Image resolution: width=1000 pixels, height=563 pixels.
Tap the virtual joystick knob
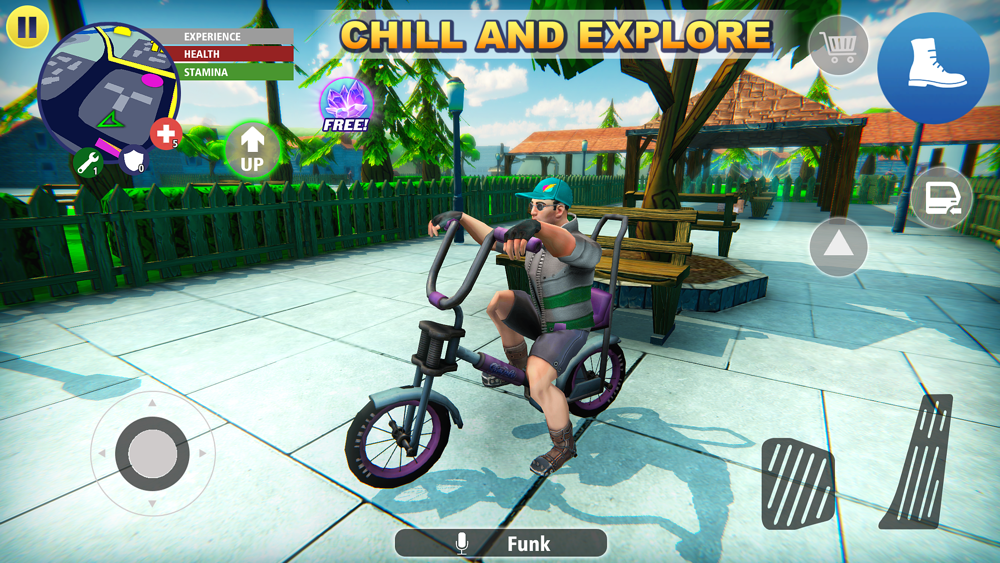(152, 453)
